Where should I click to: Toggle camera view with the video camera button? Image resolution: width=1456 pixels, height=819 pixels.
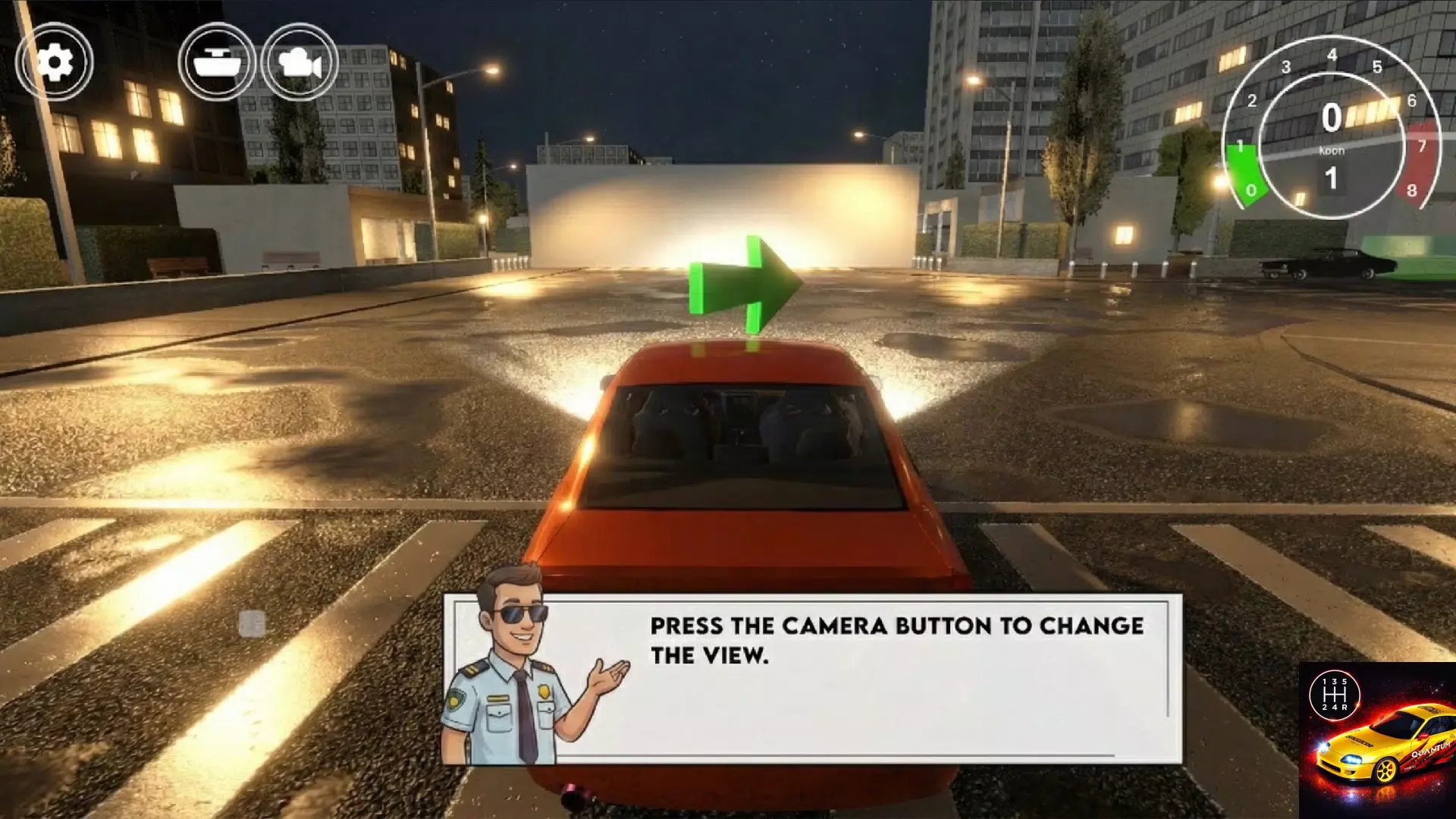301,62
